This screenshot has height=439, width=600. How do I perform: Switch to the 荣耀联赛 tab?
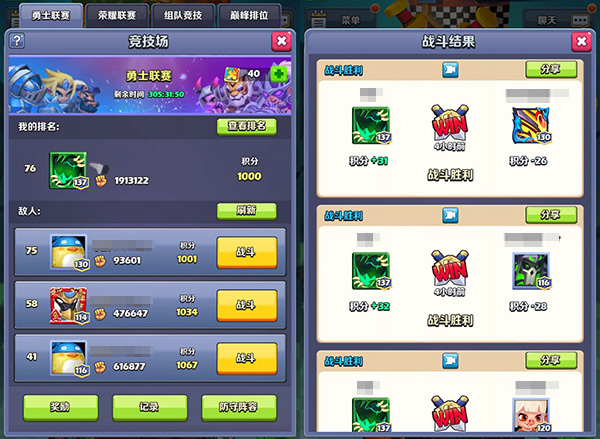(119, 15)
